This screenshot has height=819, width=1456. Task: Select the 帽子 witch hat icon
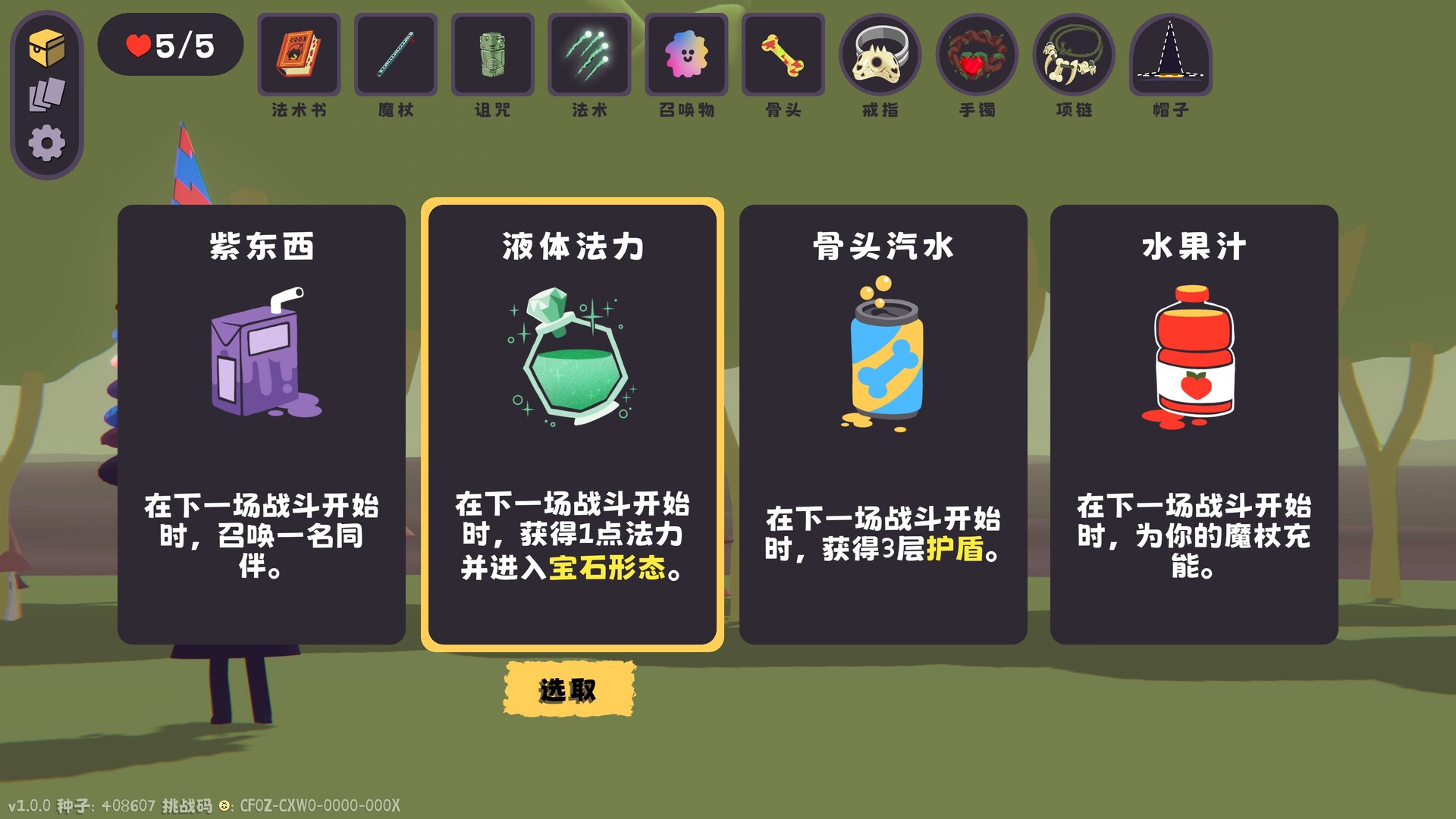click(x=1169, y=55)
